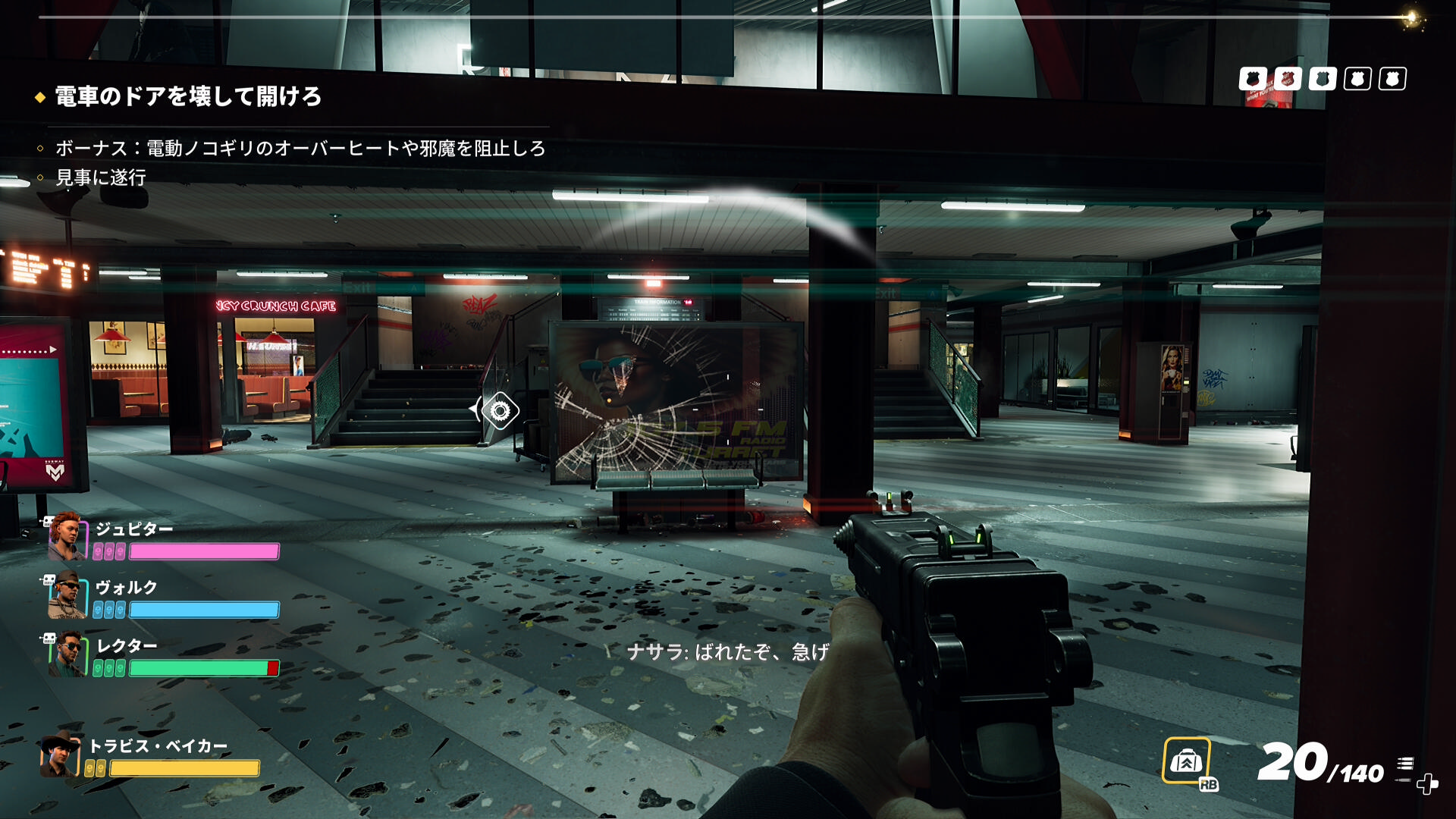Click Travis Baker's player portrait
This screenshot has height=819, width=1456.
point(61,755)
